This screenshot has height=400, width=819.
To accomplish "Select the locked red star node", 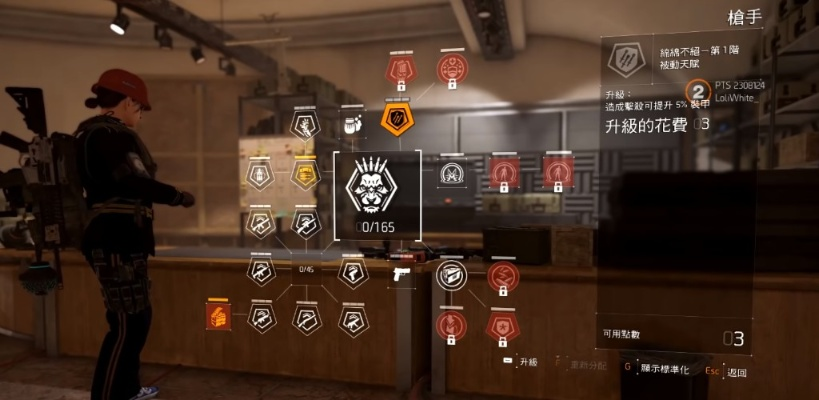I will [501, 323].
